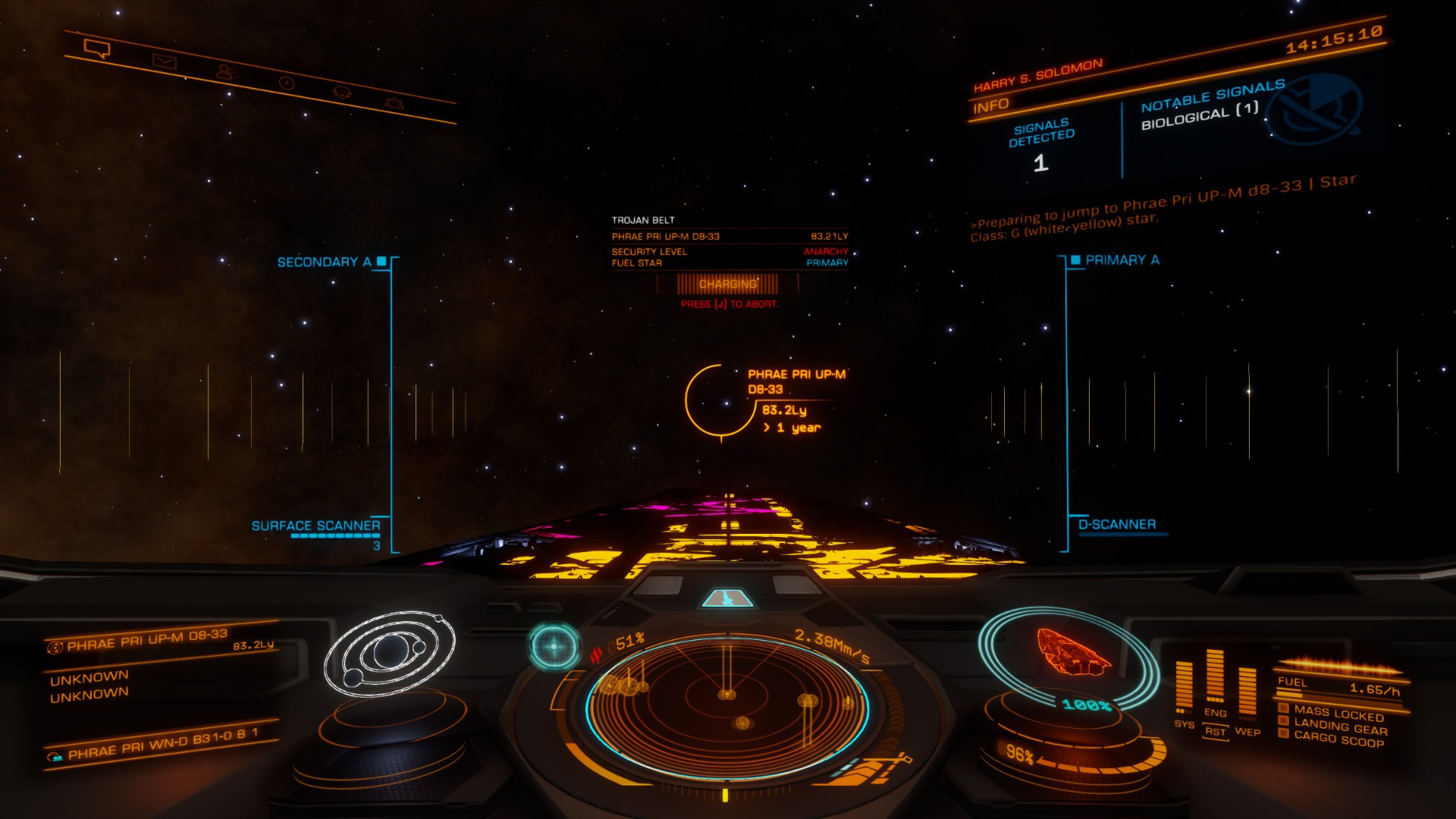The width and height of the screenshot is (1456, 819).
Task: Toggle the Cargo Scoop indicator
Action: coord(1338,739)
